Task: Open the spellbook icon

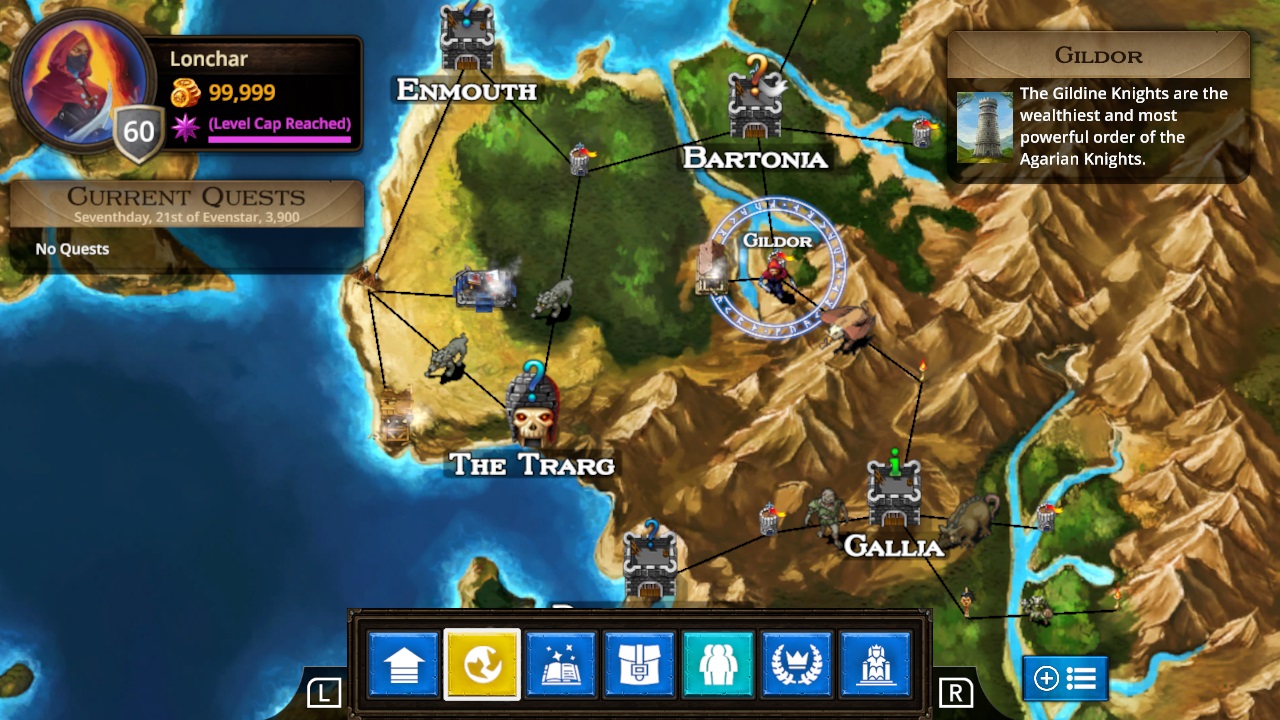Action: 561,664
